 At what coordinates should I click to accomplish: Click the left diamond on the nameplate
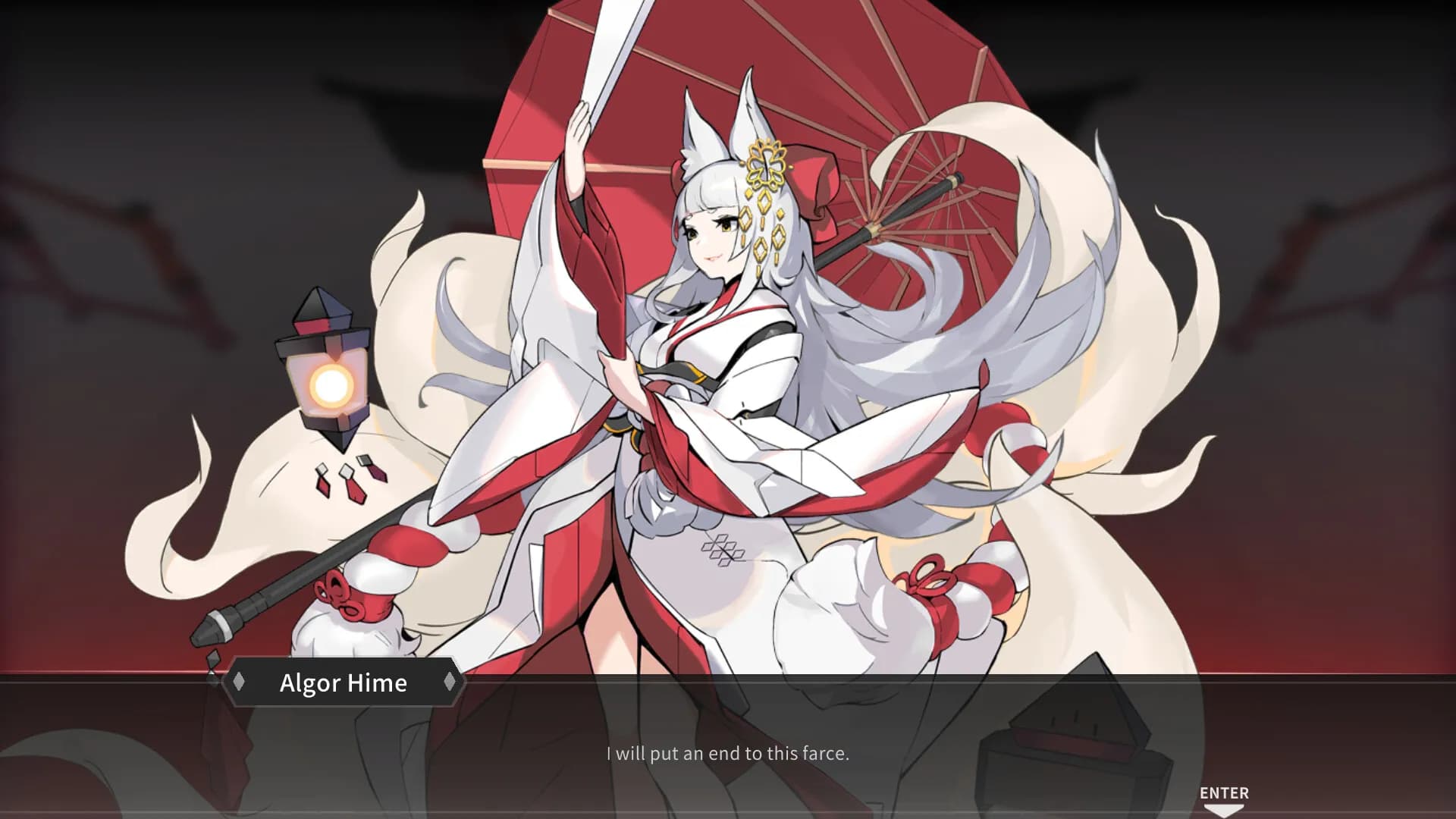[239, 682]
